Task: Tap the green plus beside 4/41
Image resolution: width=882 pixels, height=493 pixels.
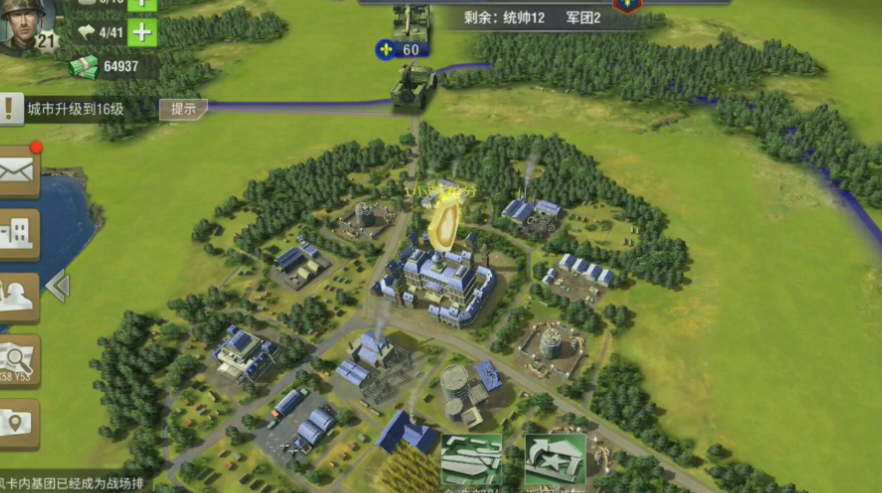Action: pyautogui.click(x=143, y=32)
